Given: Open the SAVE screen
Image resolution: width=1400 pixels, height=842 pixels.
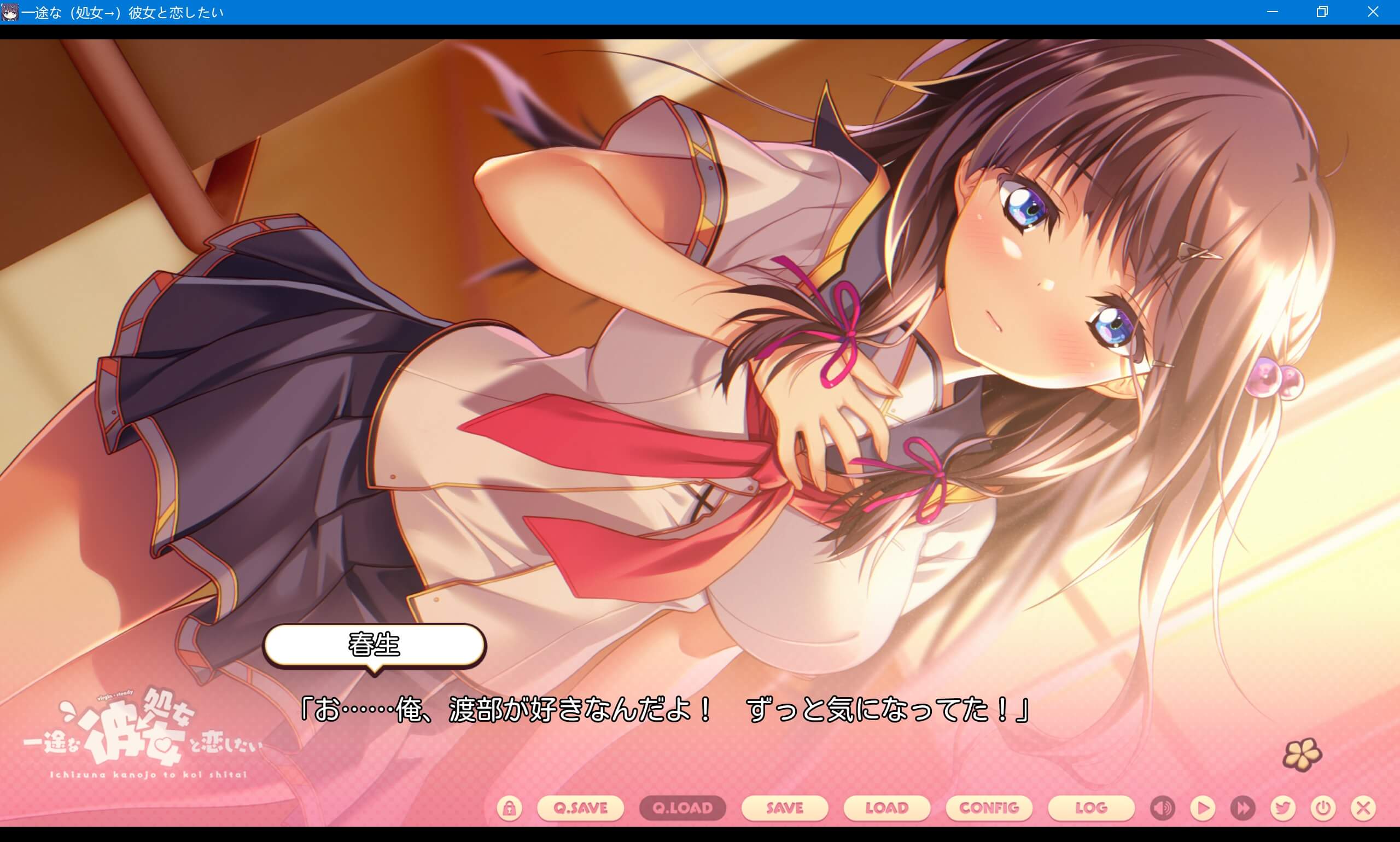Looking at the screenshot, I should [785, 809].
